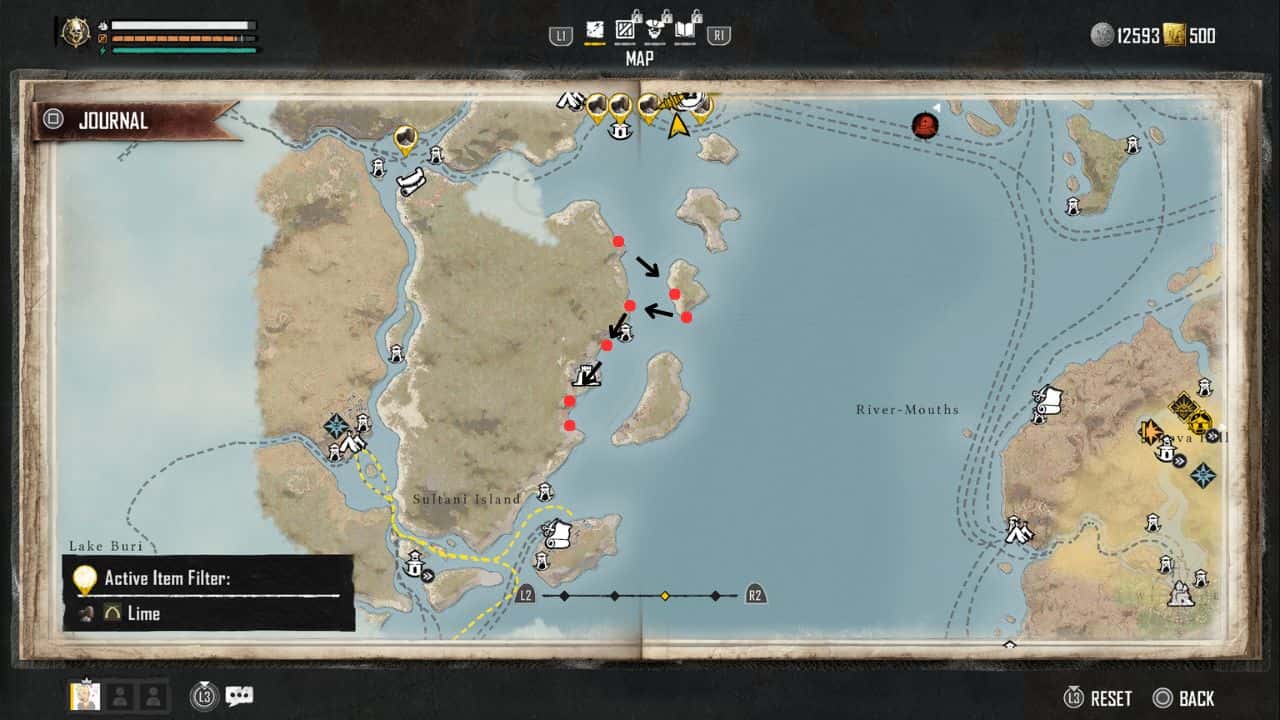Image resolution: width=1280 pixels, height=720 pixels.
Task: Select the locked pirate captain tab
Action: pos(656,29)
